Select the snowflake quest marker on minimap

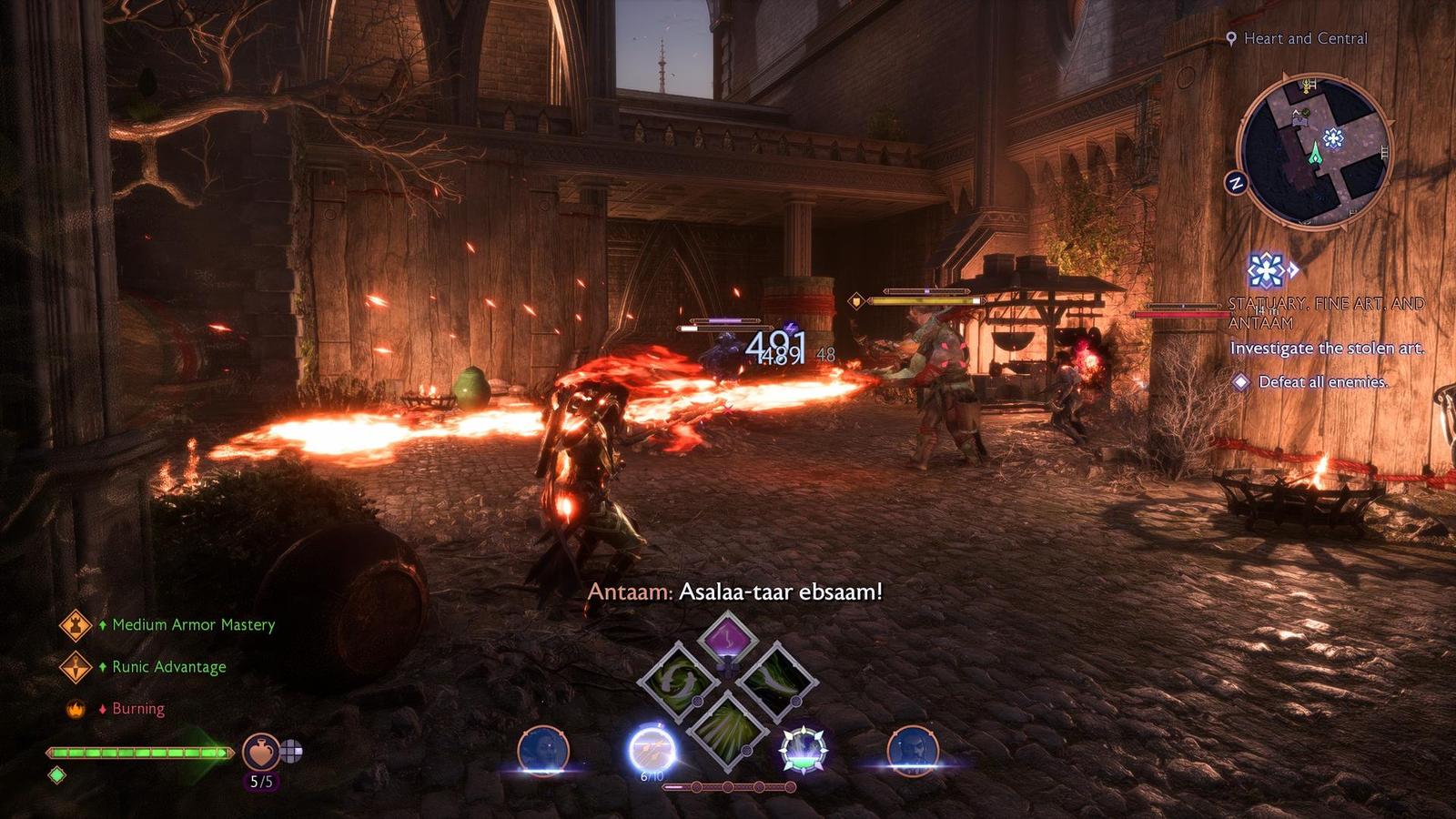tap(1333, 138)
